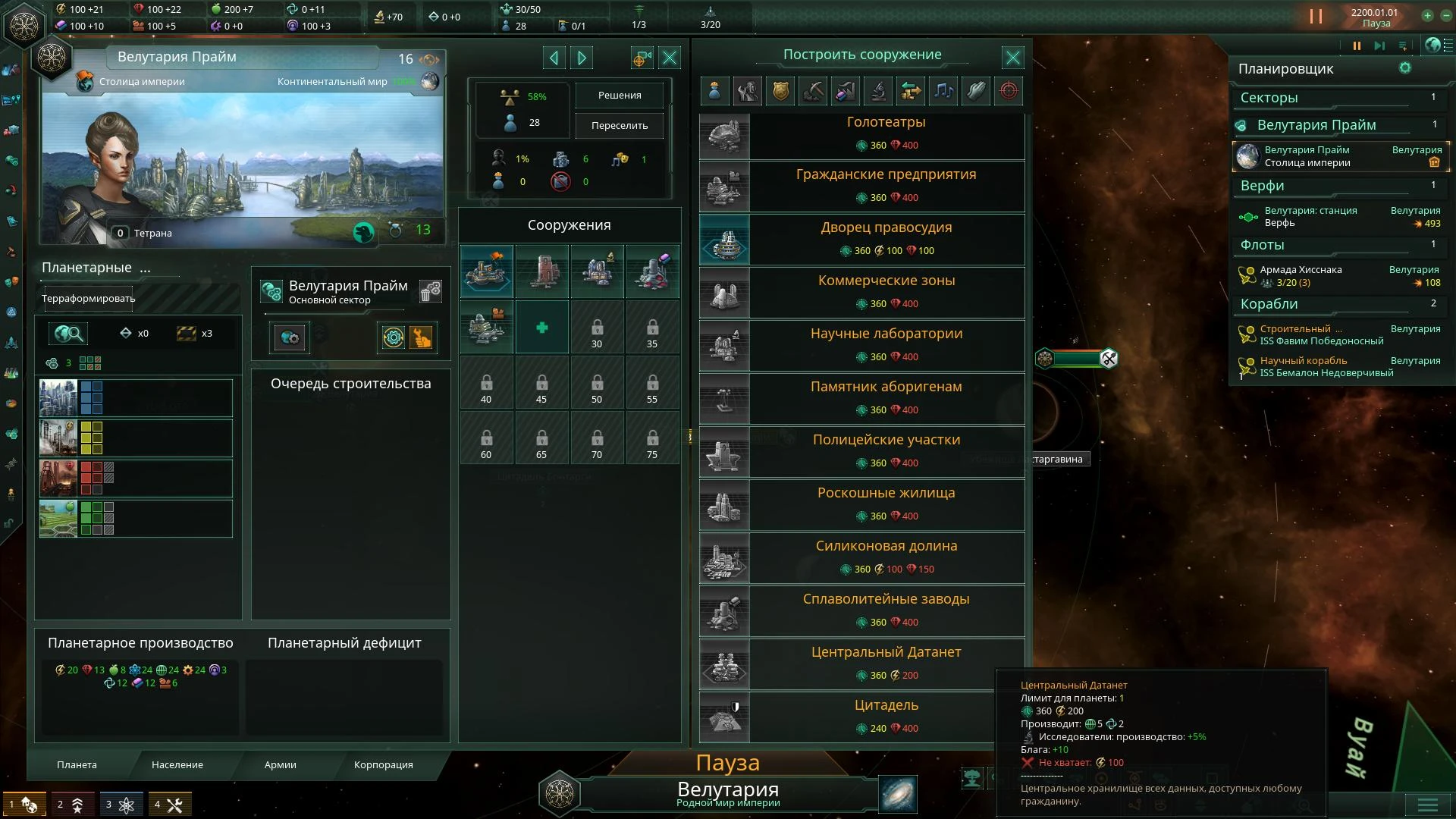Screen dimensions: 1456x819
Task: Open the trade buildings category filter
Action: coord(912,91)
